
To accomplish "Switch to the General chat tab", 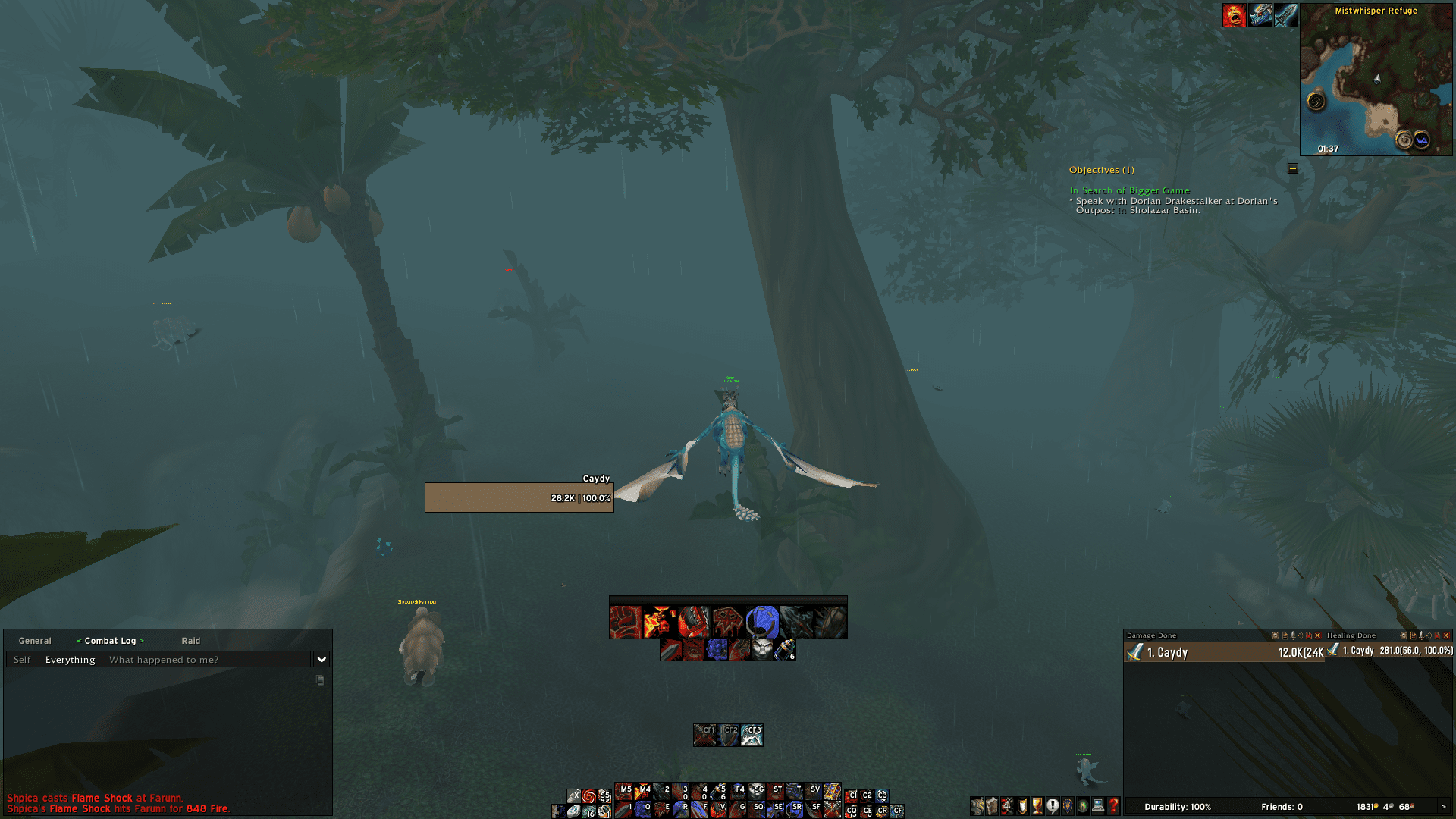I will coord(35,641).
